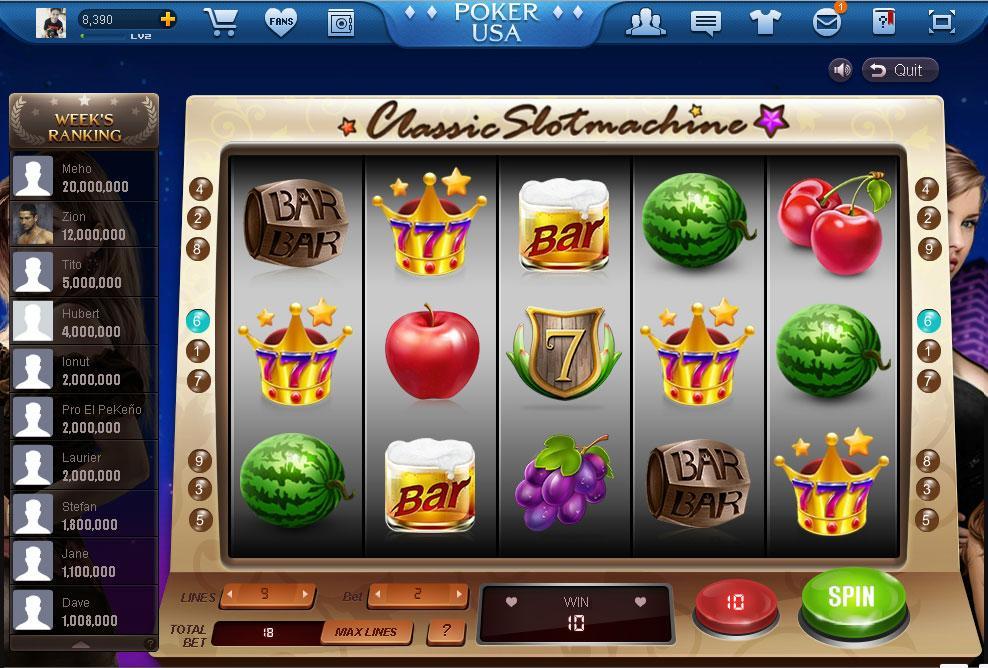Toggle fullscreen mode icon
Image resolution: width=988 pixels, height=668 pixels.
(942, 21)
